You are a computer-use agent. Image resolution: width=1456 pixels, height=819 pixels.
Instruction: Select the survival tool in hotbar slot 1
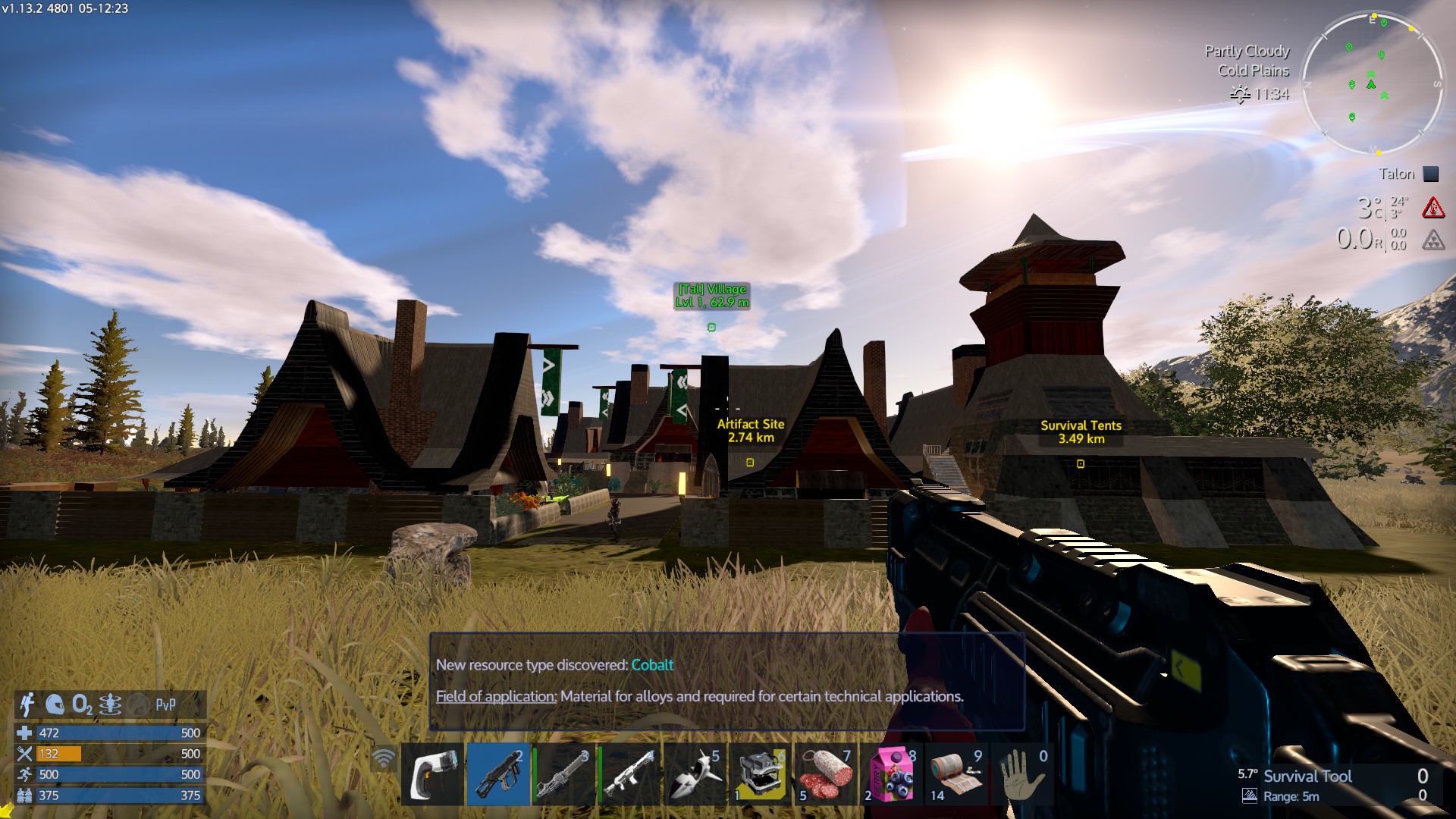(432, 774)
